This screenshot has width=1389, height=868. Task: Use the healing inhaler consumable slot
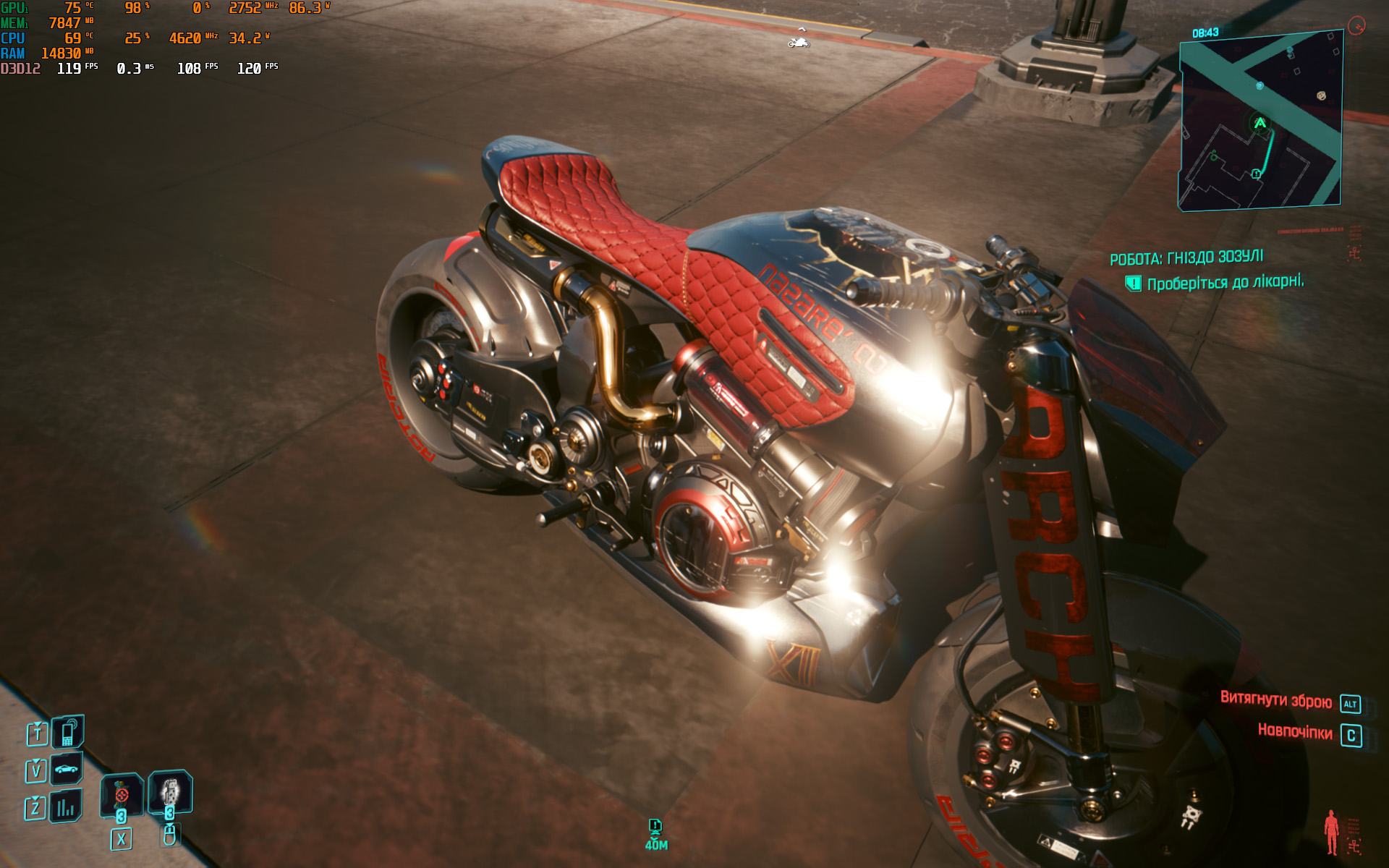122,795
